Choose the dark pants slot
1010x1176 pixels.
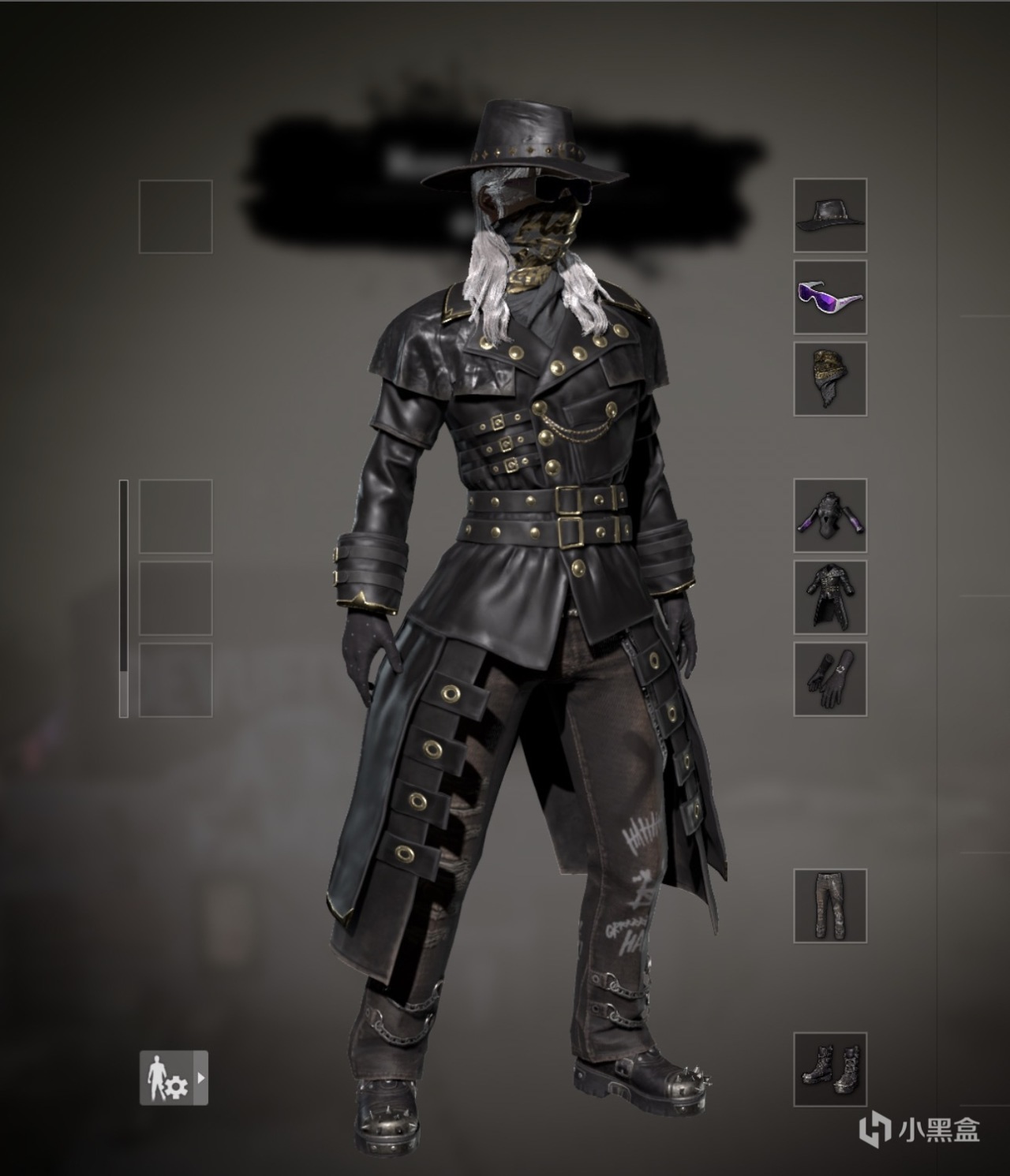tap(830, 905)
